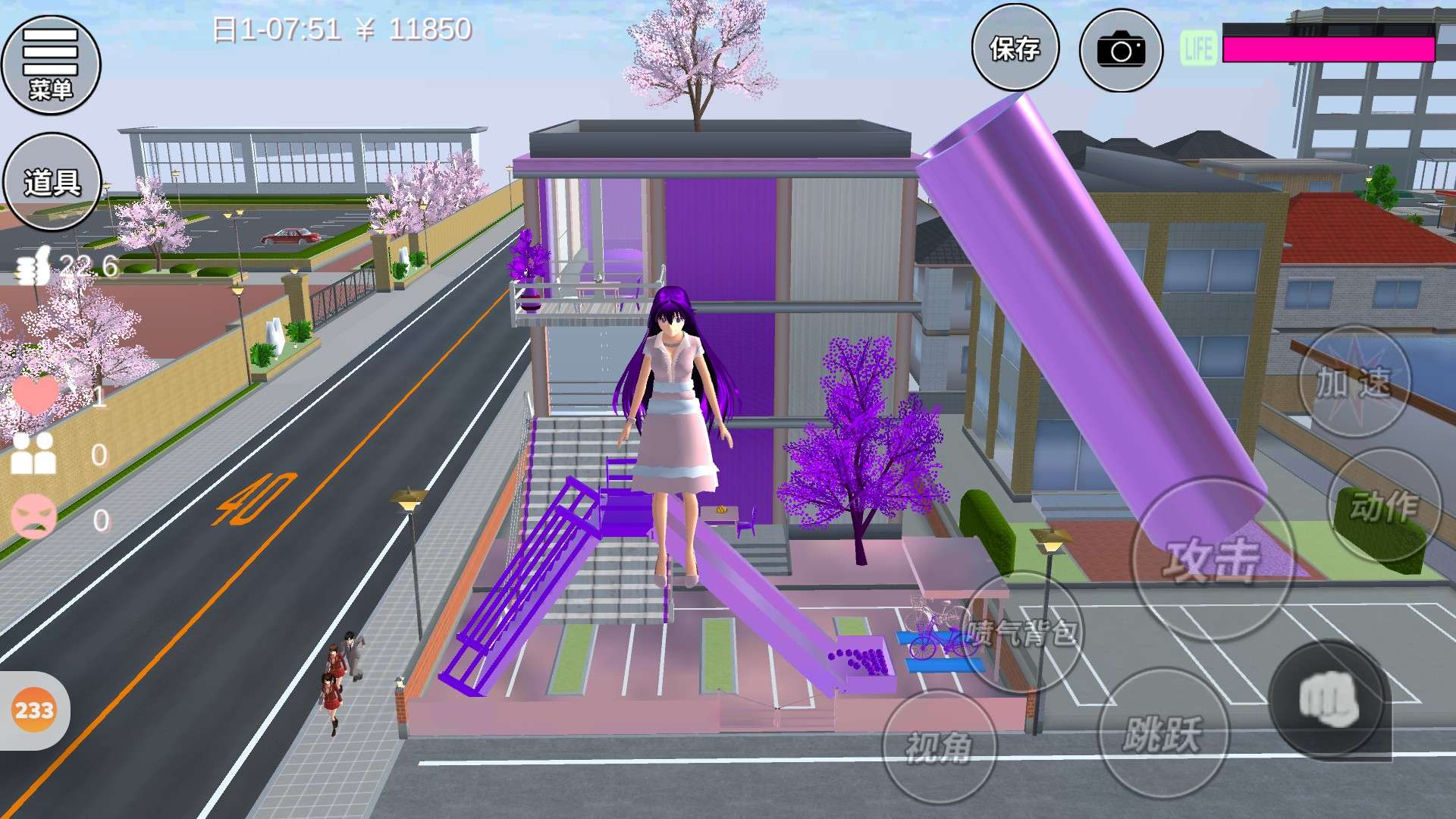Activate the 加速 speed-up button
The width and height of the screenshot is (1456, 819).
click(1354, 383)
